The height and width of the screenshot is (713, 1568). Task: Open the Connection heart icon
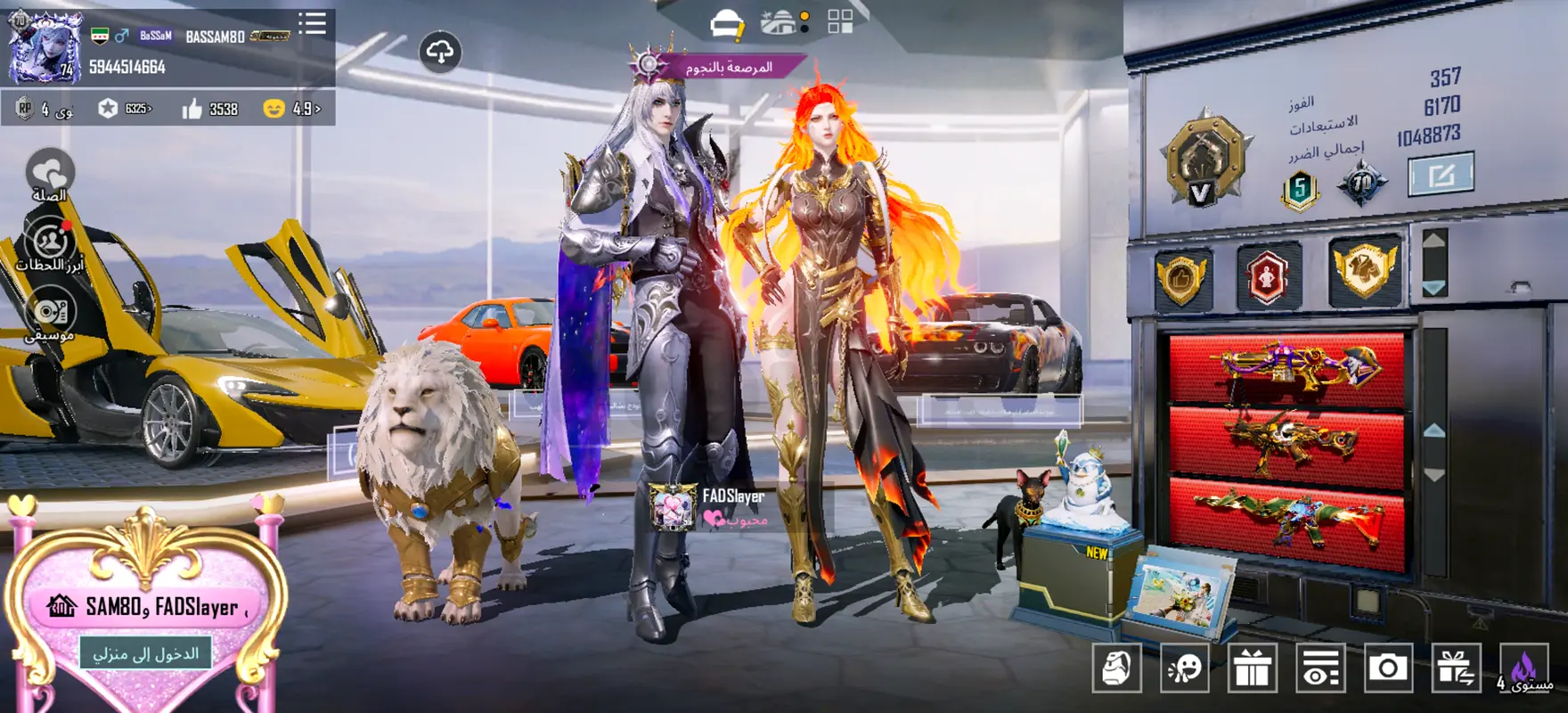pyautogui.click(x=50, y=174)
